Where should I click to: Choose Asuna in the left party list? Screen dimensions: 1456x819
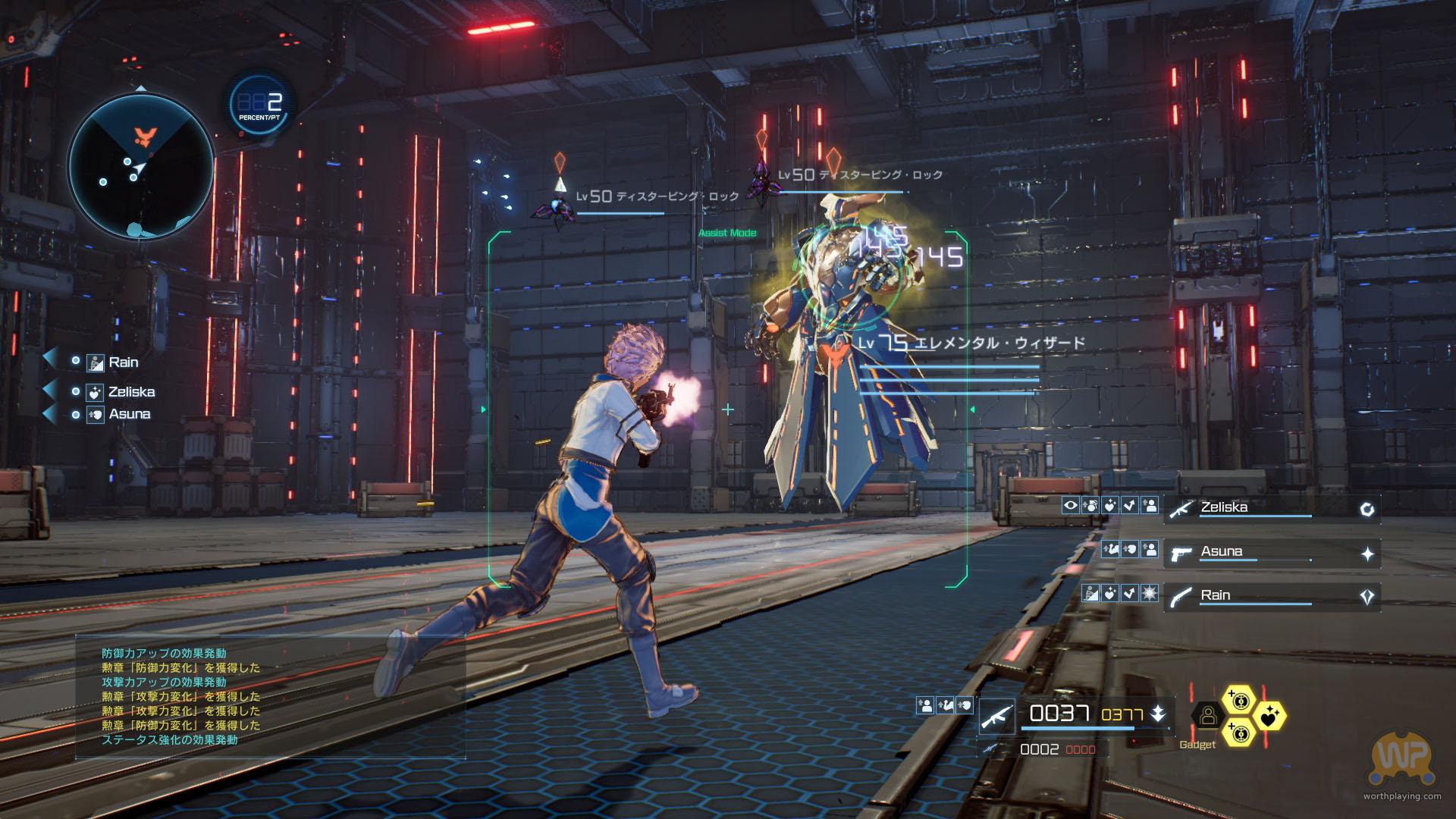pyautogui.click(x=129, y=414)
